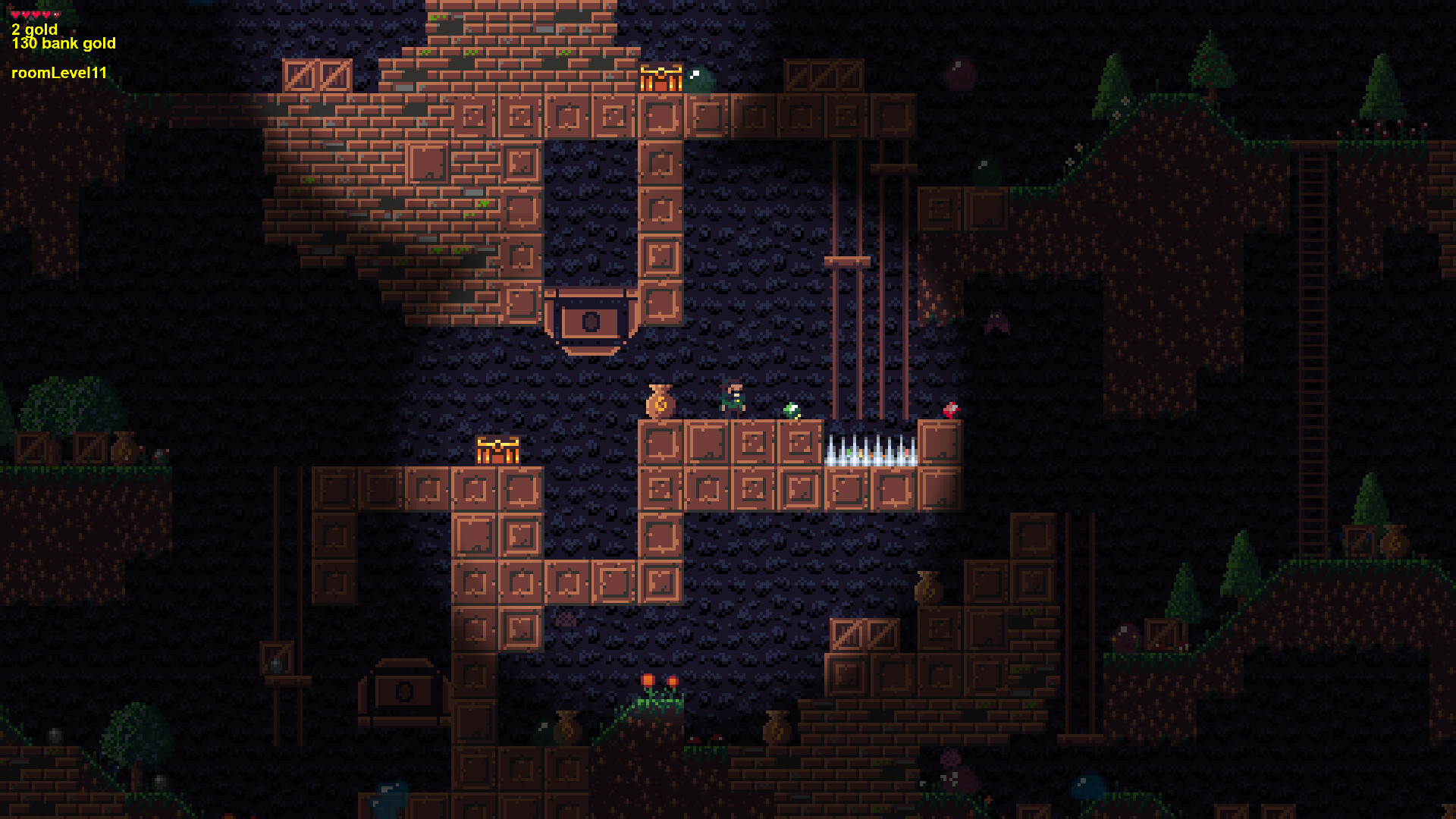Screen dimensions: 1456x819
Task: Click the half heart at the end of health
Action: 56,14
